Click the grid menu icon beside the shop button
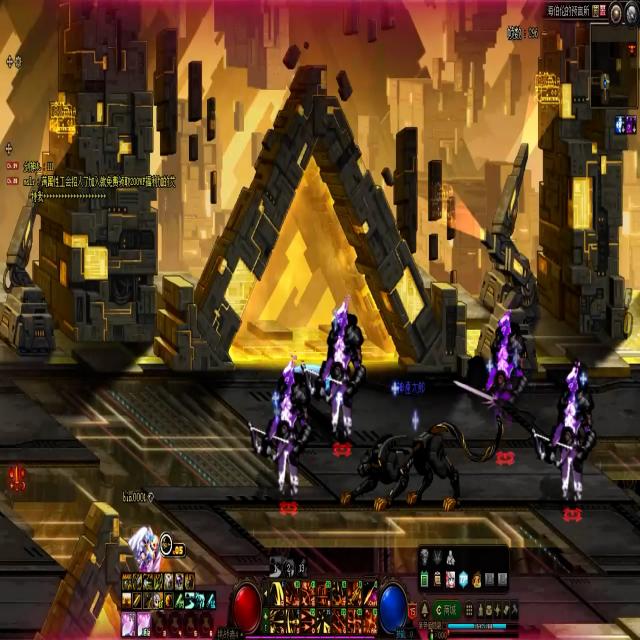 click(x=469, y=610)
